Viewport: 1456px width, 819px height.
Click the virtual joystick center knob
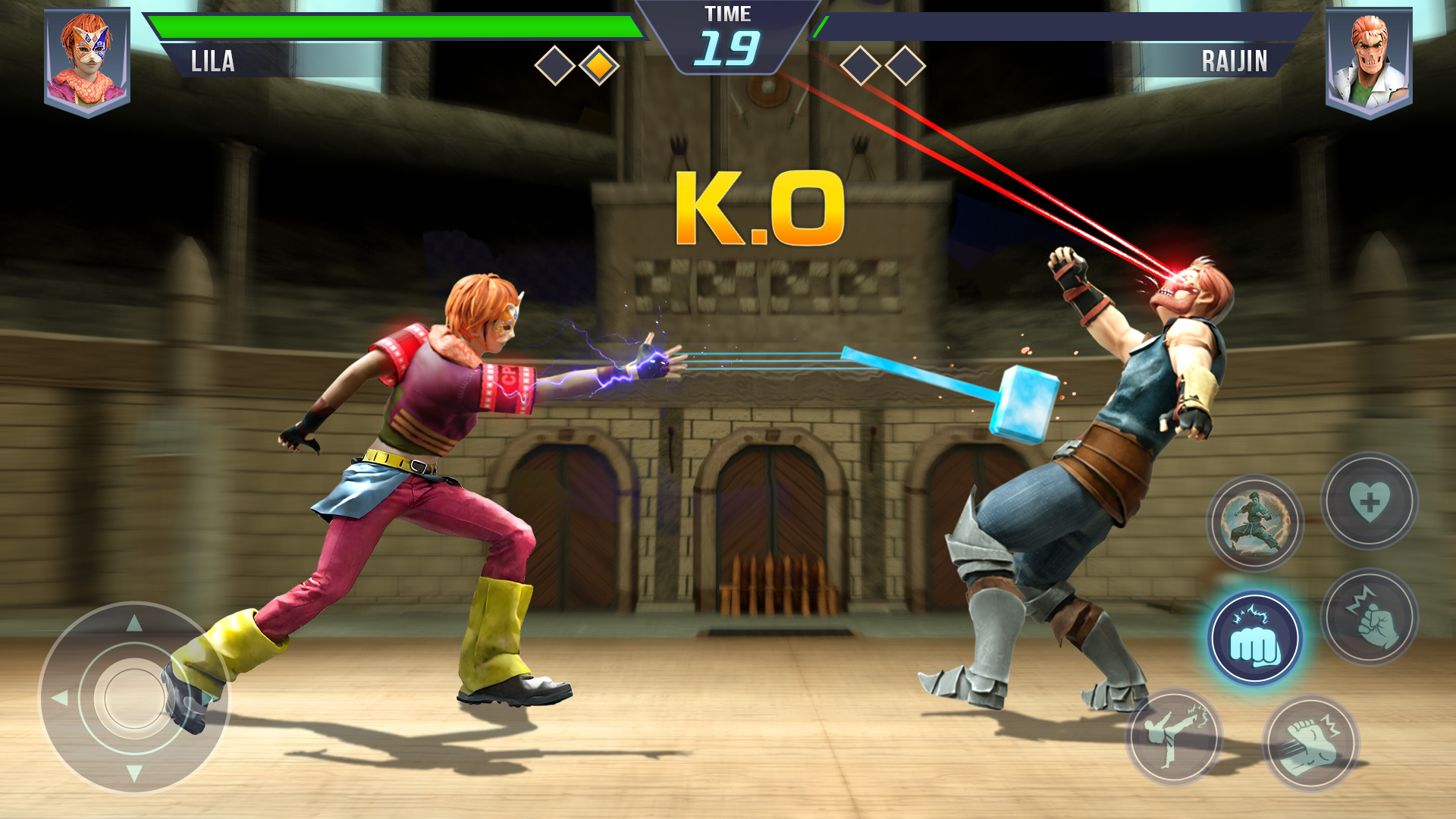click(x=134, y=698)
